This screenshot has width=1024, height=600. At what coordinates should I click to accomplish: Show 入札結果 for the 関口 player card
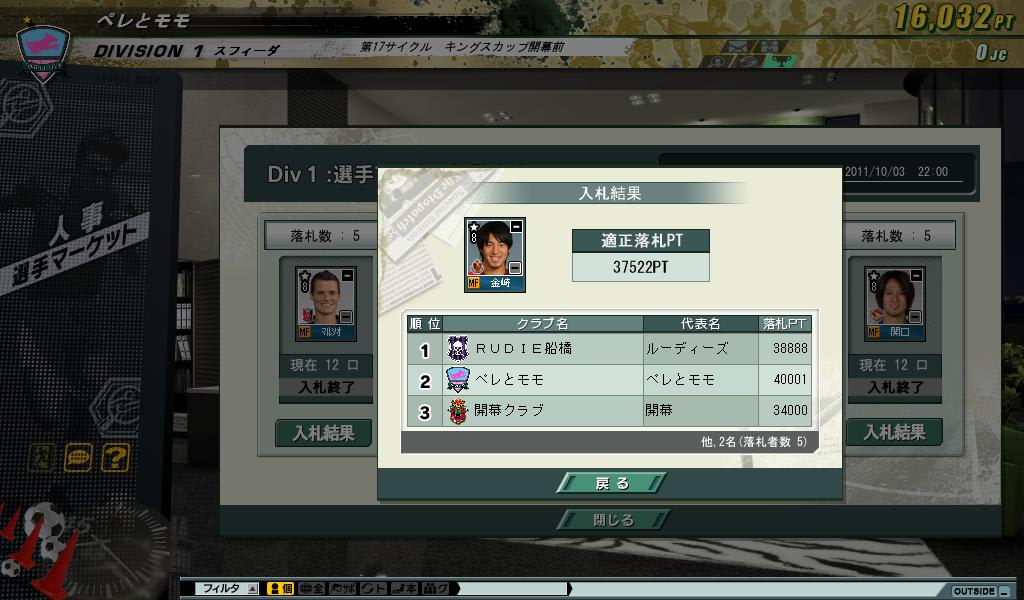[894, 433]
